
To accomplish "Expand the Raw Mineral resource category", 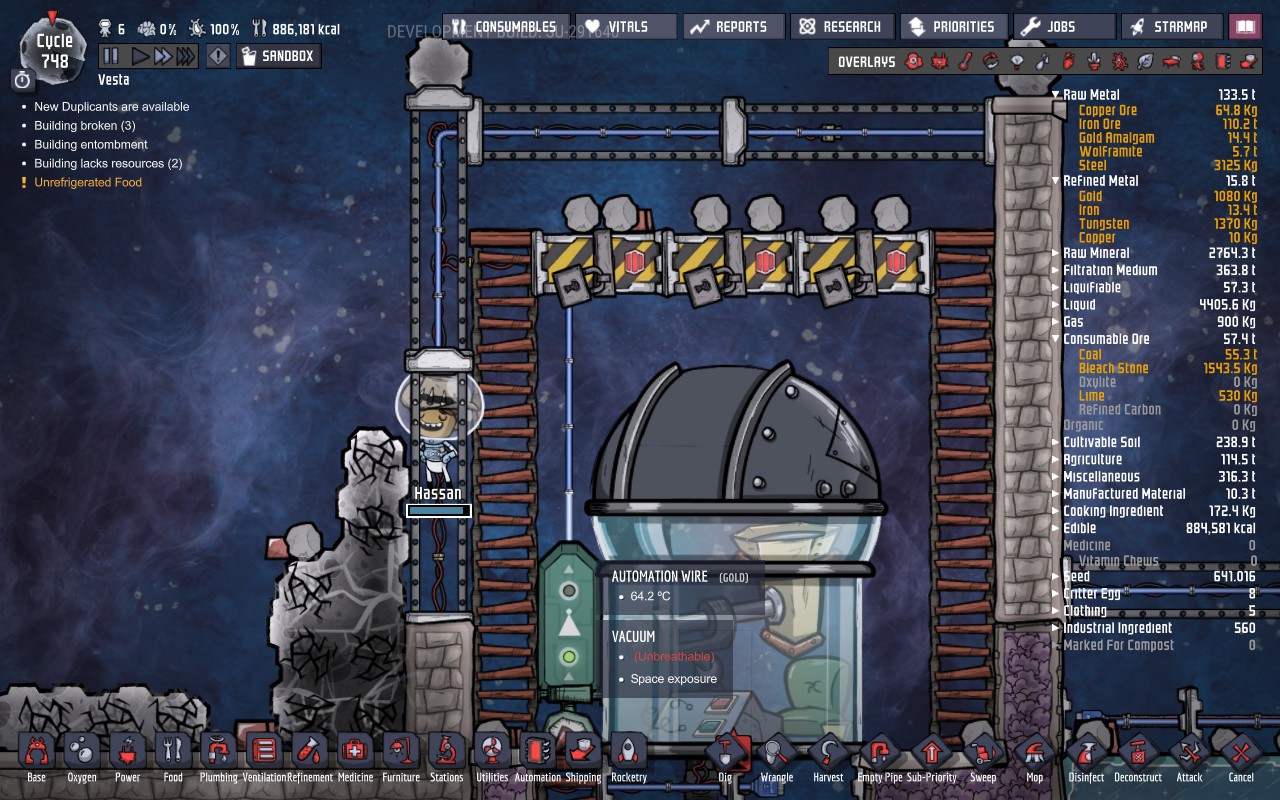I will click(x=1055, y=253).
